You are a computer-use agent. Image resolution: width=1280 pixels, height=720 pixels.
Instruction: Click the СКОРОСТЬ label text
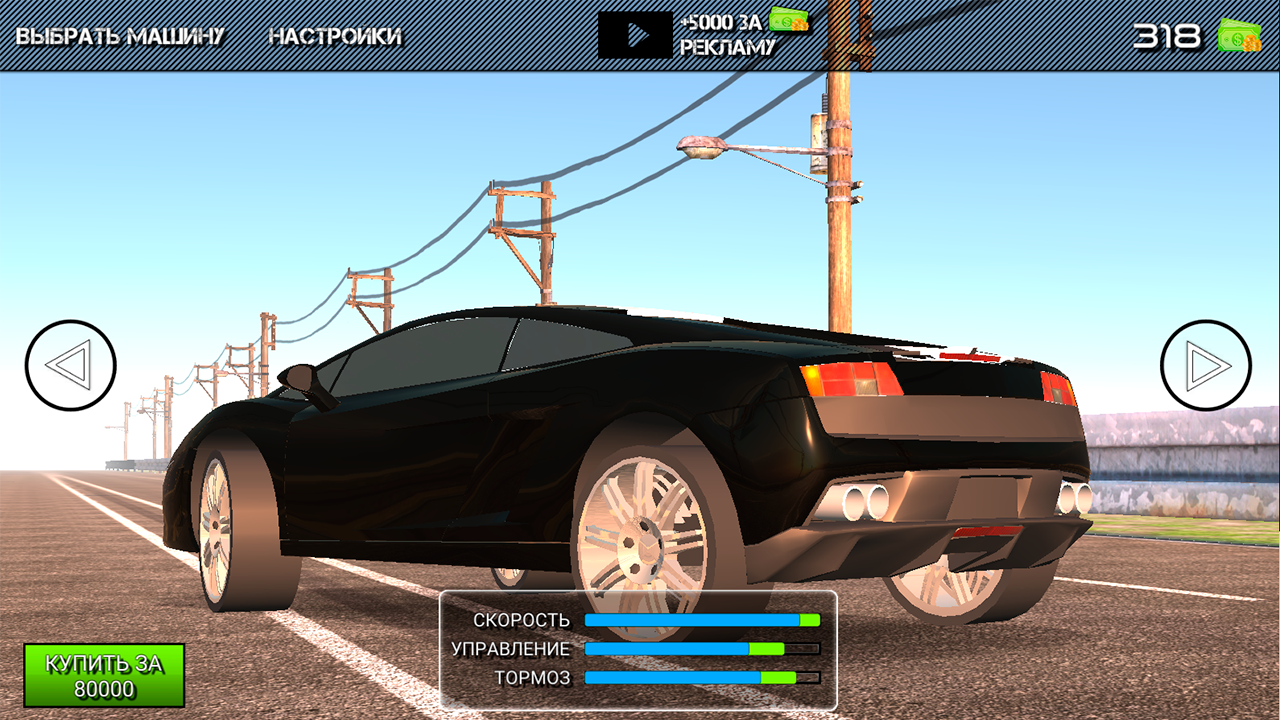pyautogui.click(x=523, y=619)
